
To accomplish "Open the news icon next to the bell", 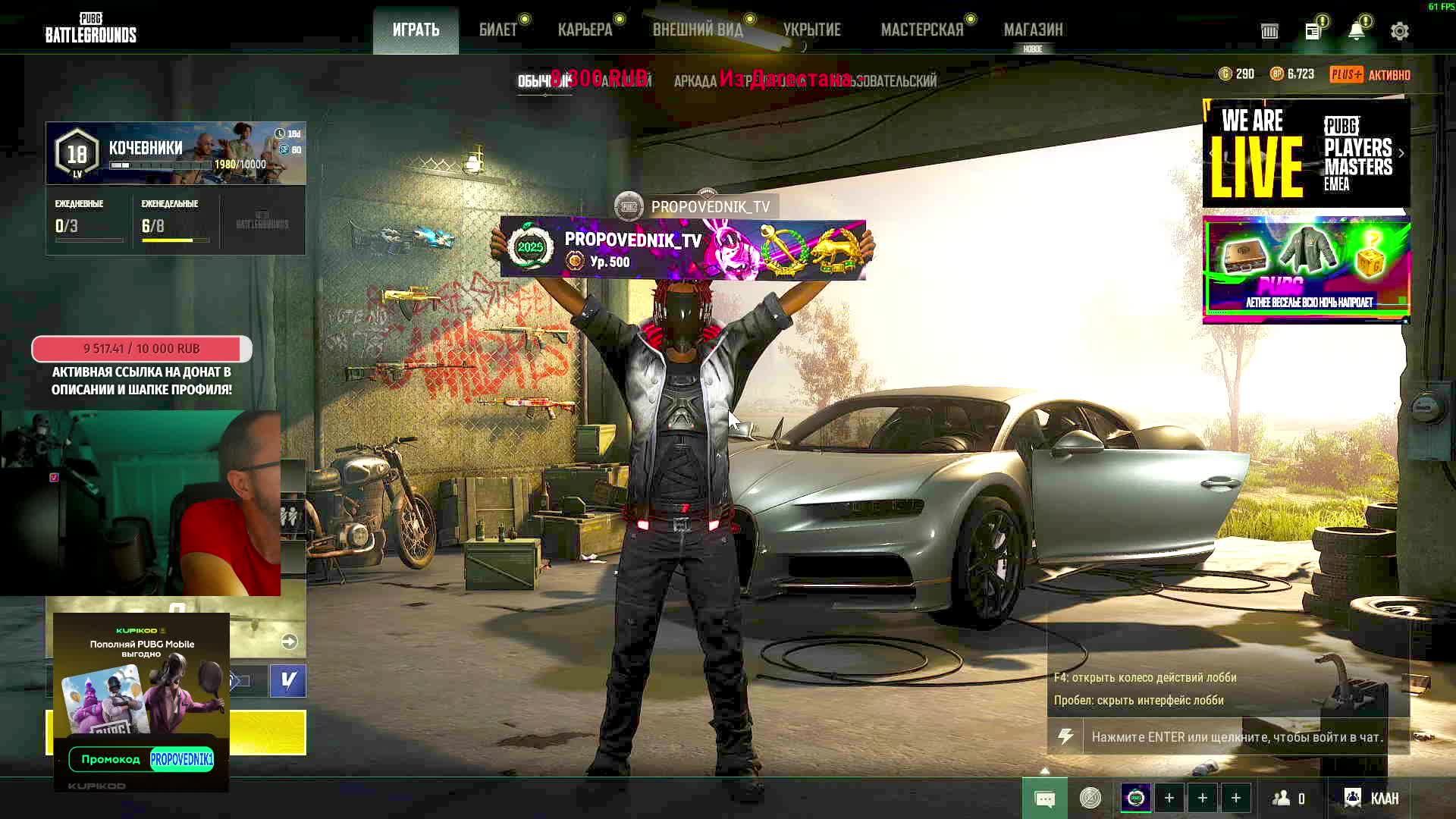I will point(1313,31).
